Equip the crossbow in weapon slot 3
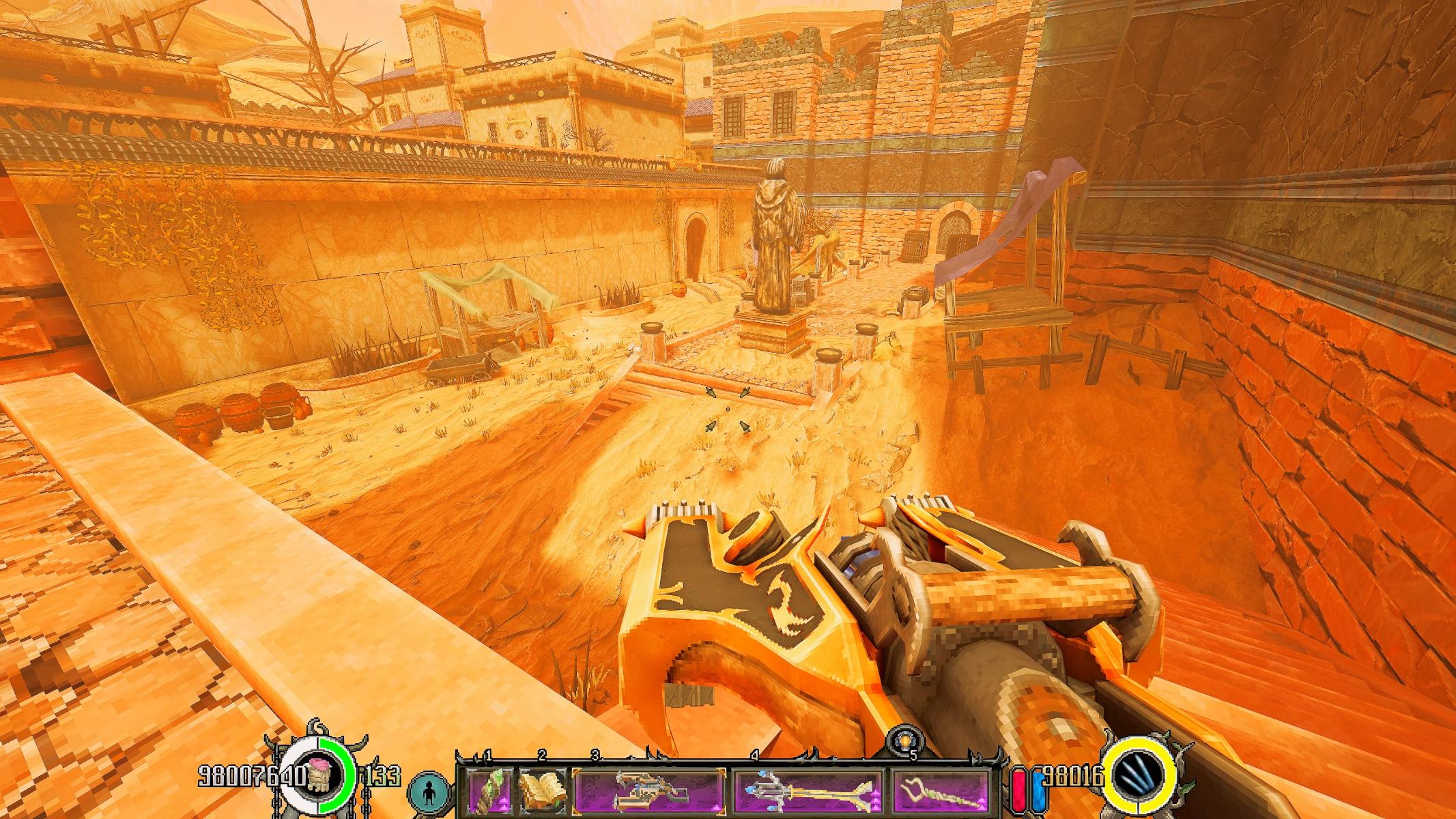This screenshot has width=1456, height=819. (x=648, y=795)
